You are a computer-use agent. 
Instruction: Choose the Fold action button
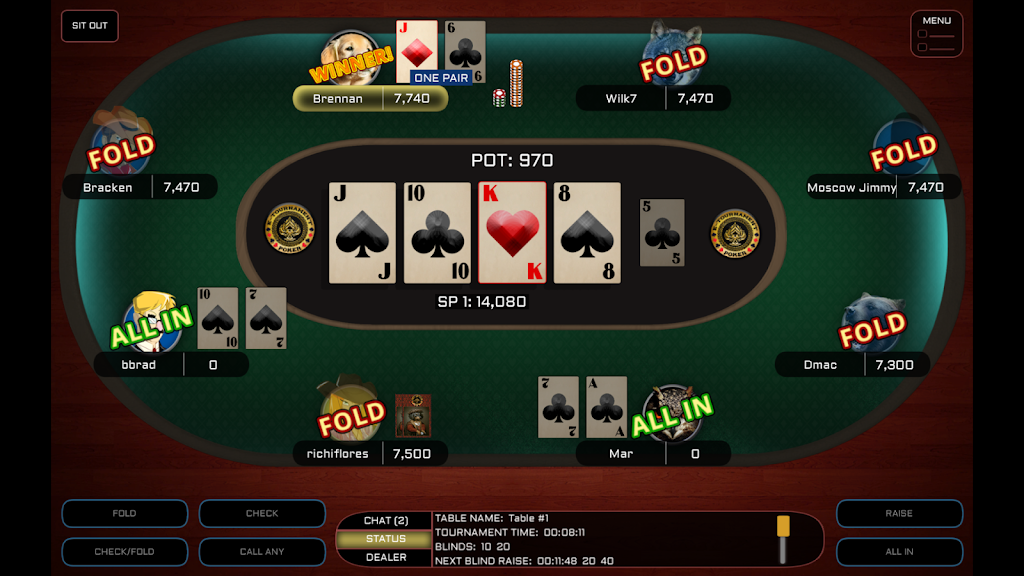click(124, 514)
